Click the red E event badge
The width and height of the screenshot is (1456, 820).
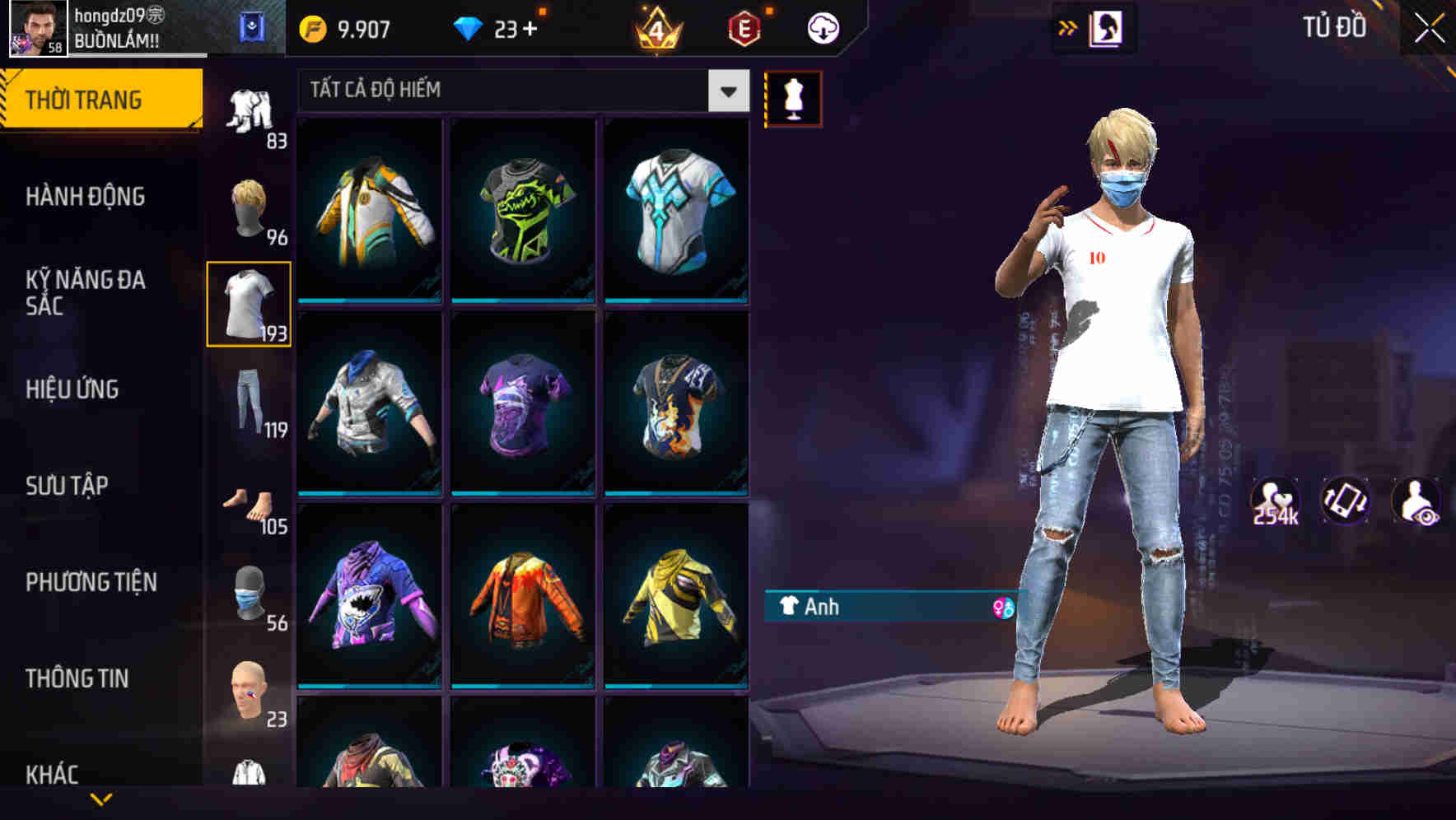click(x=744, y=27)
